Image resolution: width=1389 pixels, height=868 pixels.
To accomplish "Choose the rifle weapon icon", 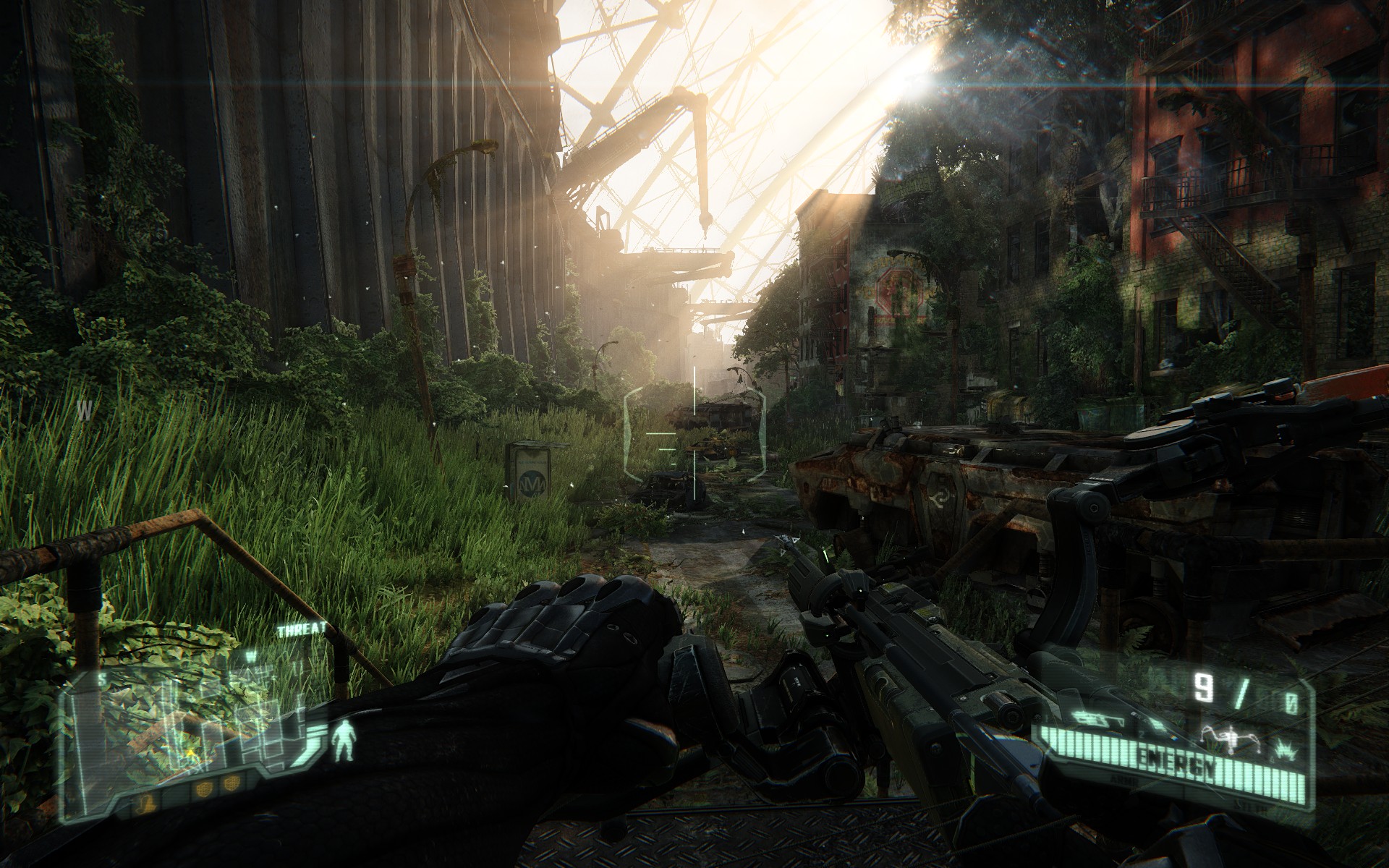I will tap(1097, 720).
